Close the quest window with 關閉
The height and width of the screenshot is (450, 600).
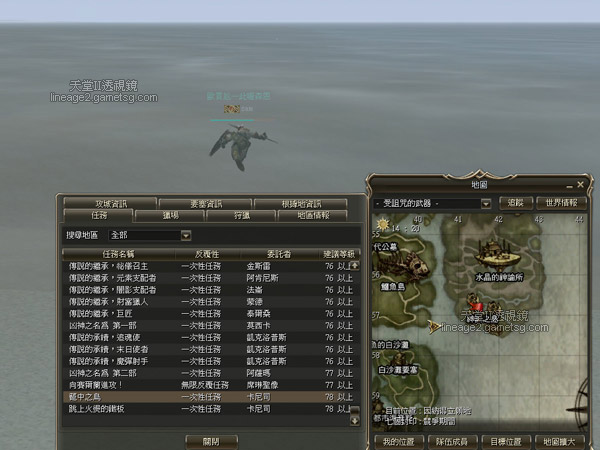click(x=211, y=439)
